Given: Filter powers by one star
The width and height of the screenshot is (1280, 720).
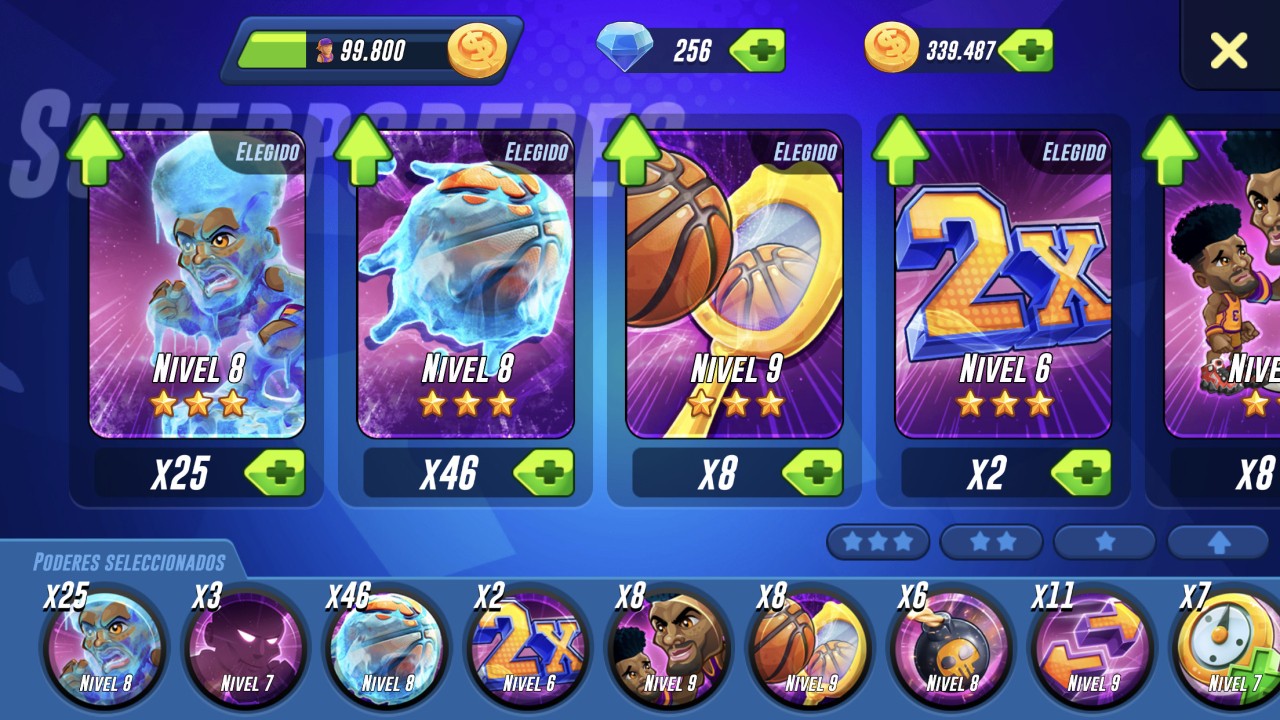Looking at the screenshot, I should (1105, 542).
